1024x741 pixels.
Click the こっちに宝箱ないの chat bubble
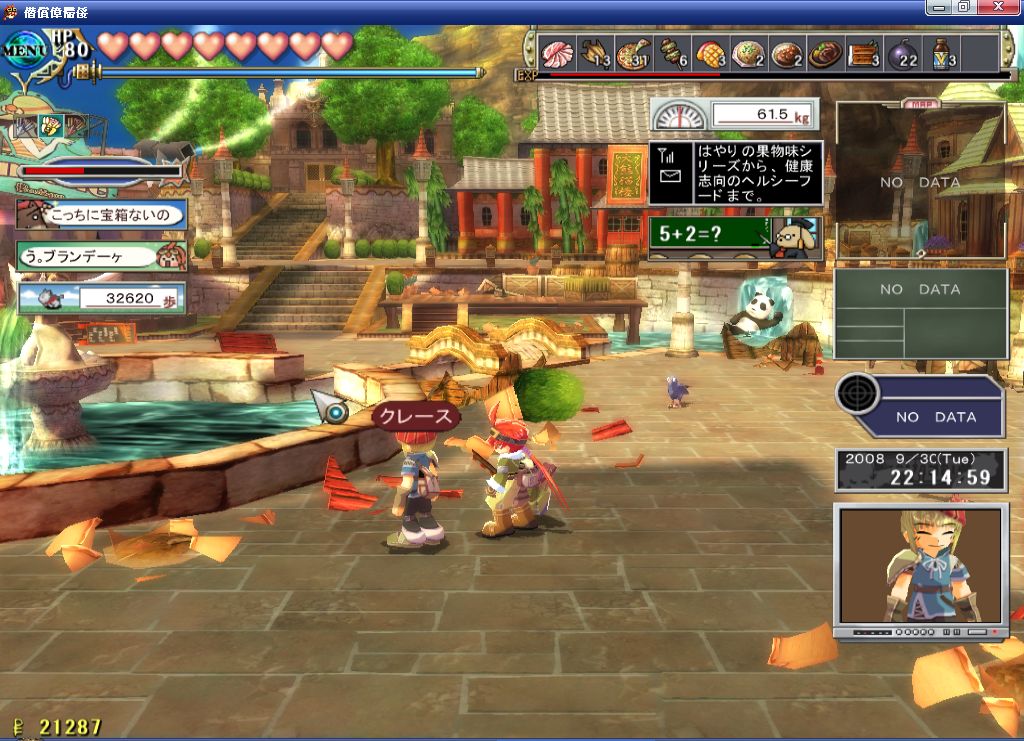tap(102, 214)
